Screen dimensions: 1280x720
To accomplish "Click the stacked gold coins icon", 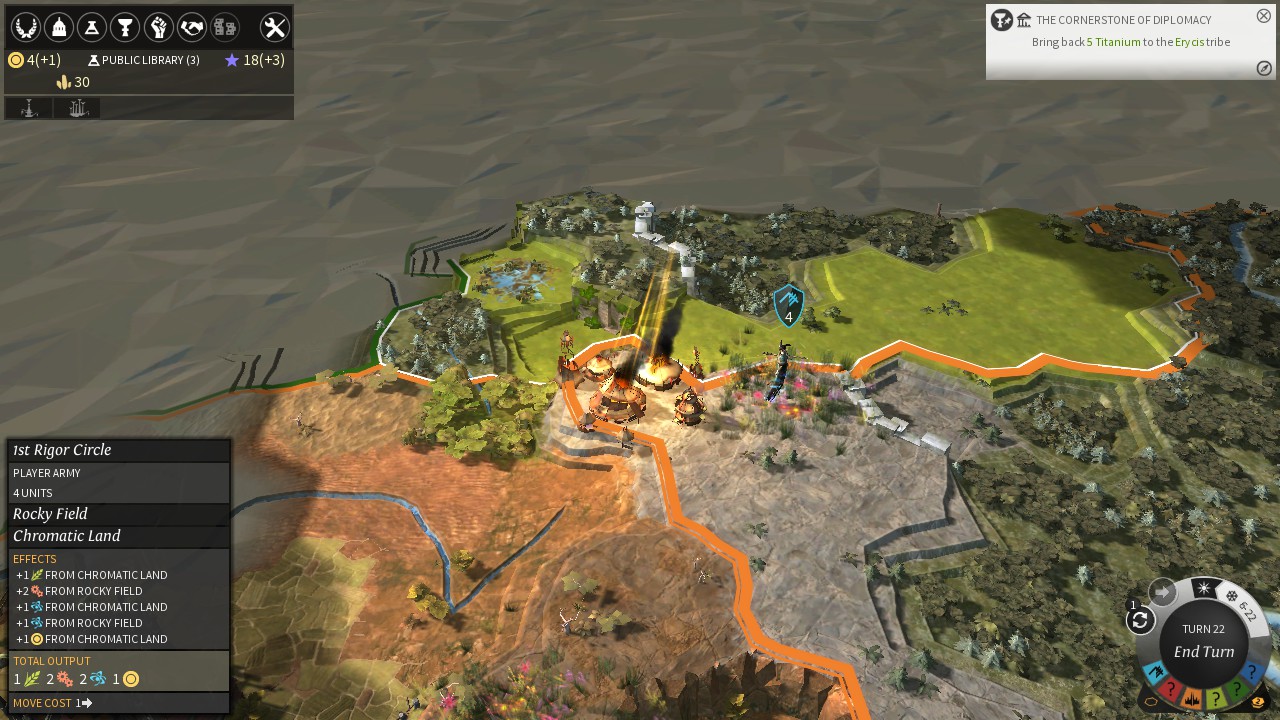I will (1257, 703).
